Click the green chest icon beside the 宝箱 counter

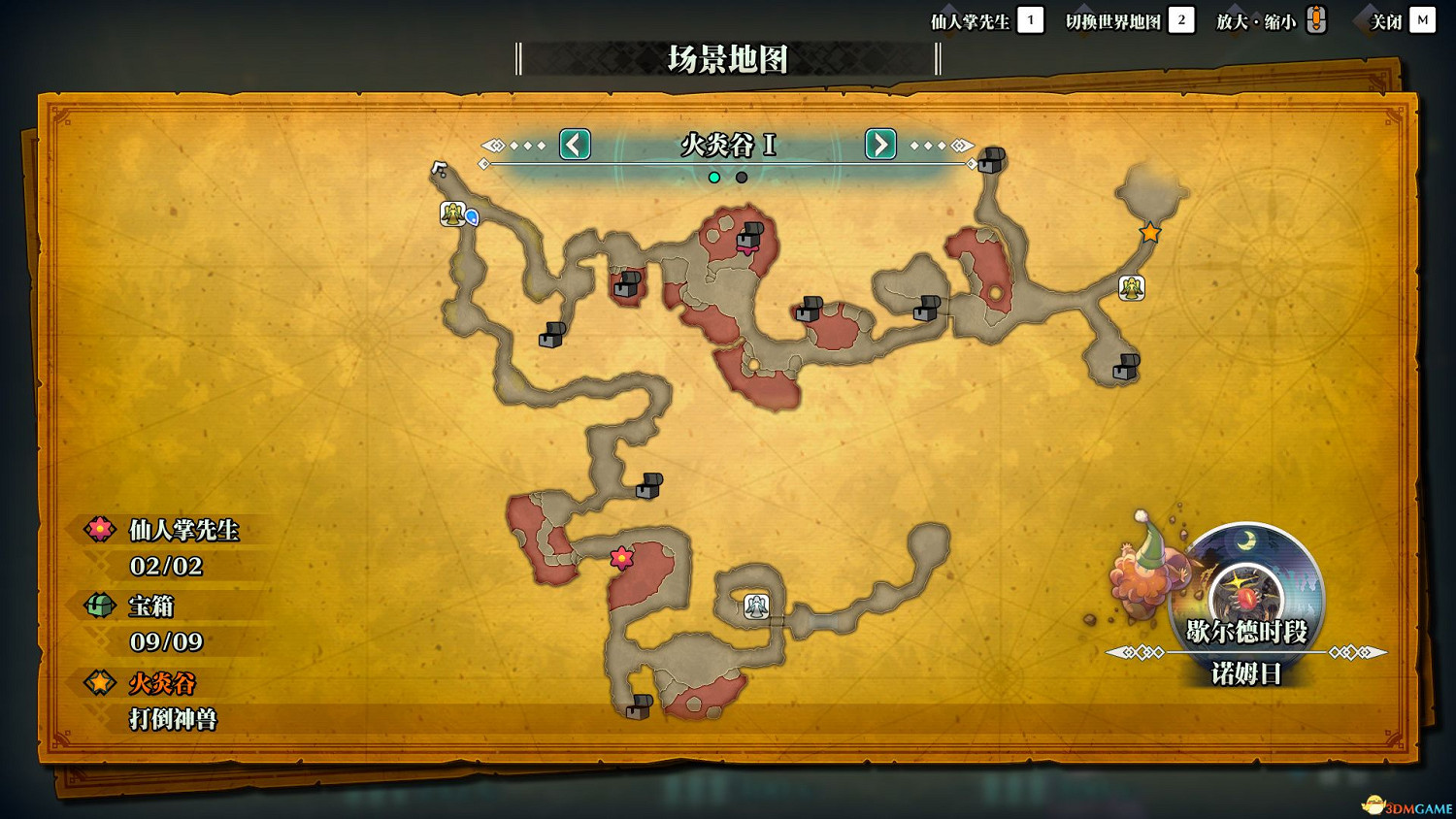(x=98, y=606)
